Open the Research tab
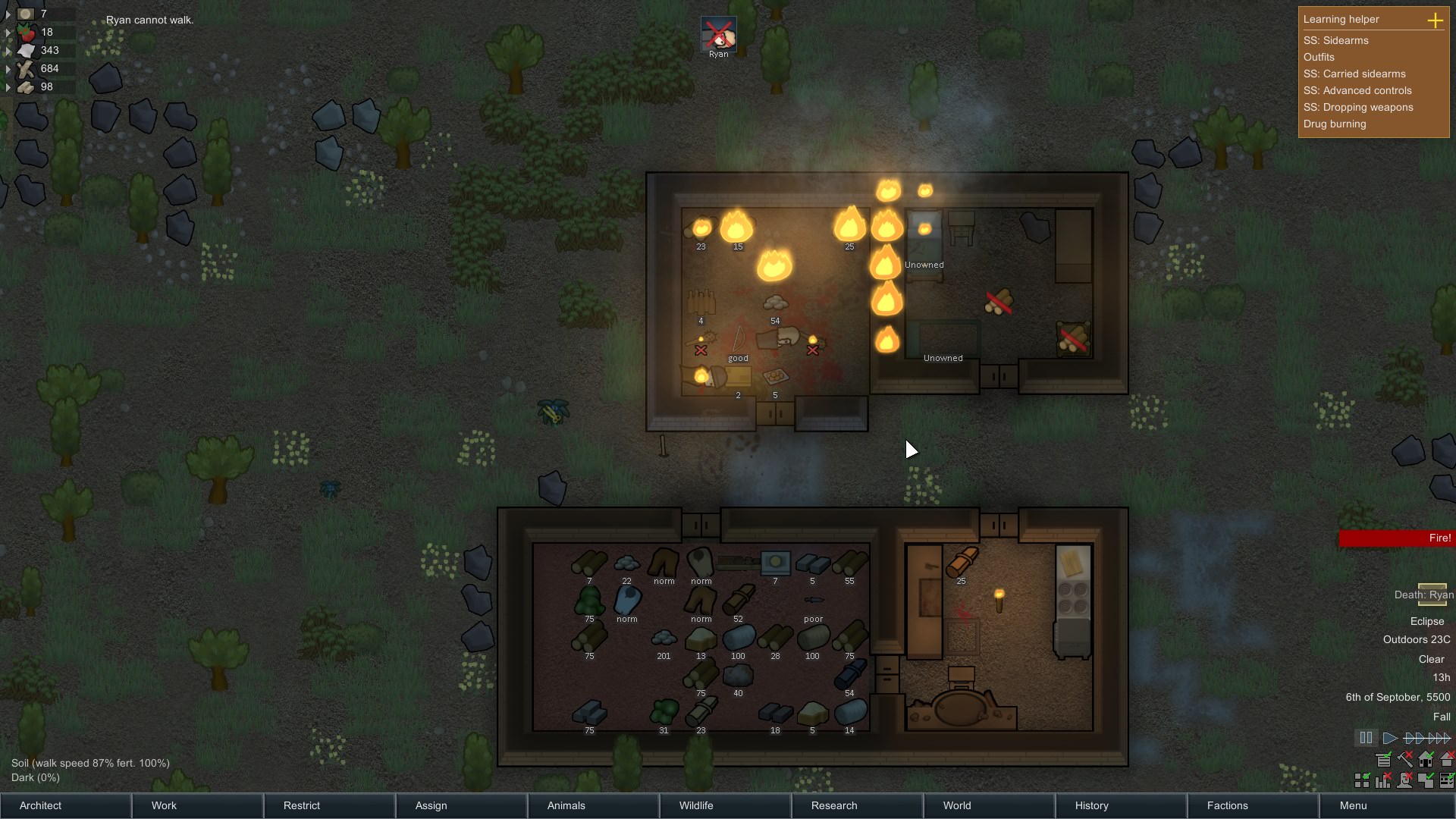Viewport: 1456px width, 819px height. click(833, 805)
